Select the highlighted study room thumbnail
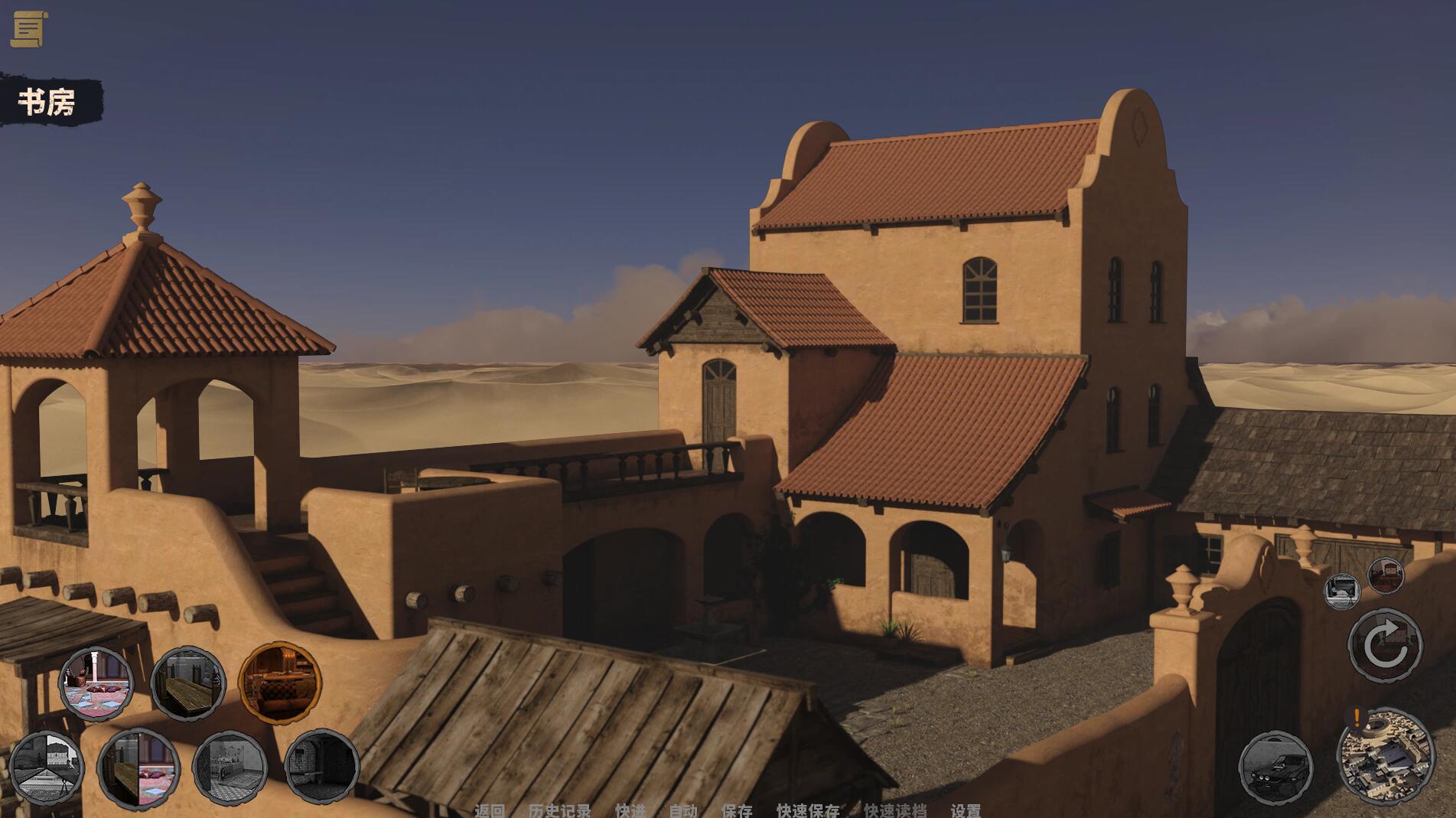The width and height of the screenshot is (1456, 818). (280, 681)
